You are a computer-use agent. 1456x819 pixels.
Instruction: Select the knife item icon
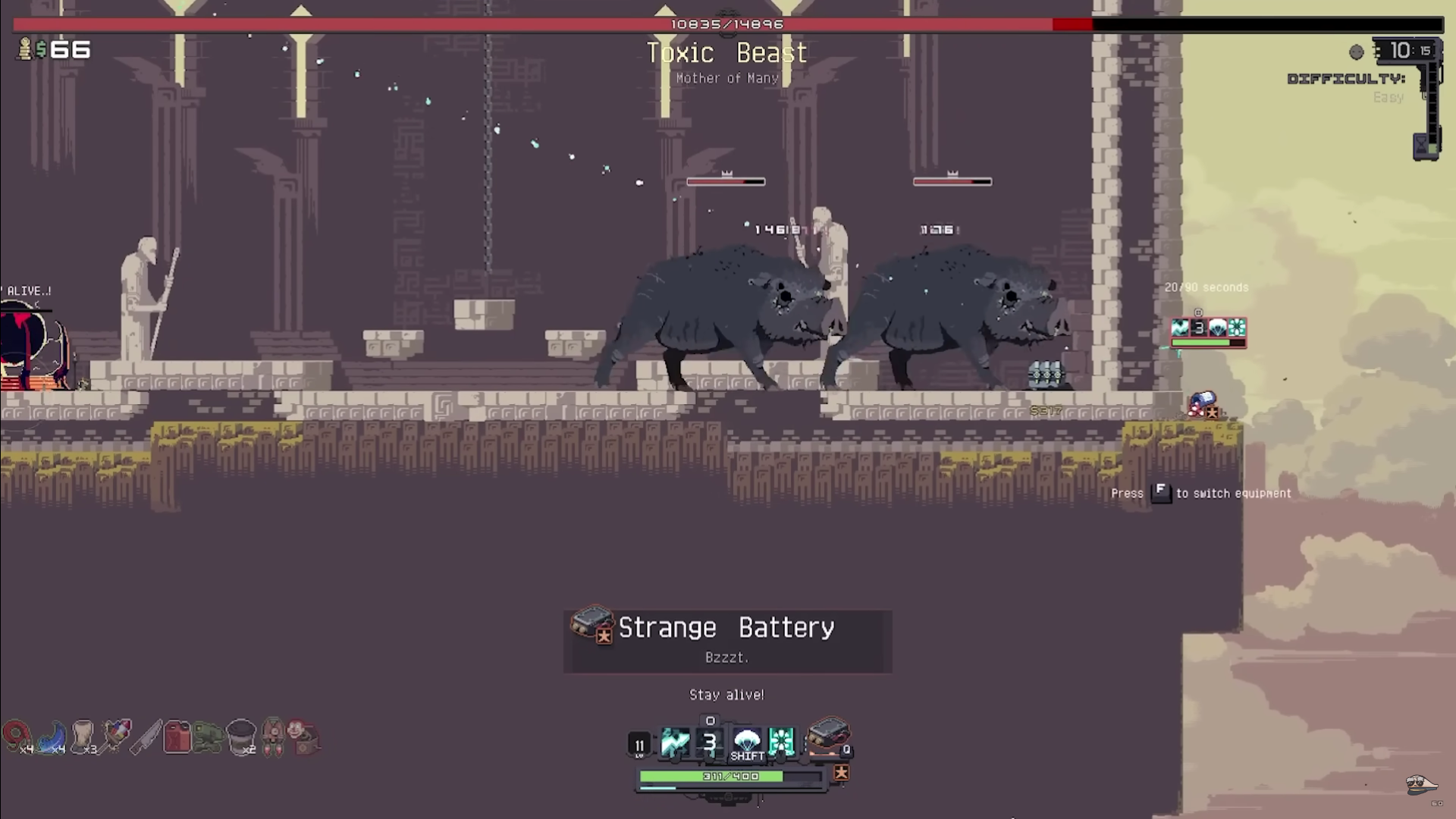point(146,736)
